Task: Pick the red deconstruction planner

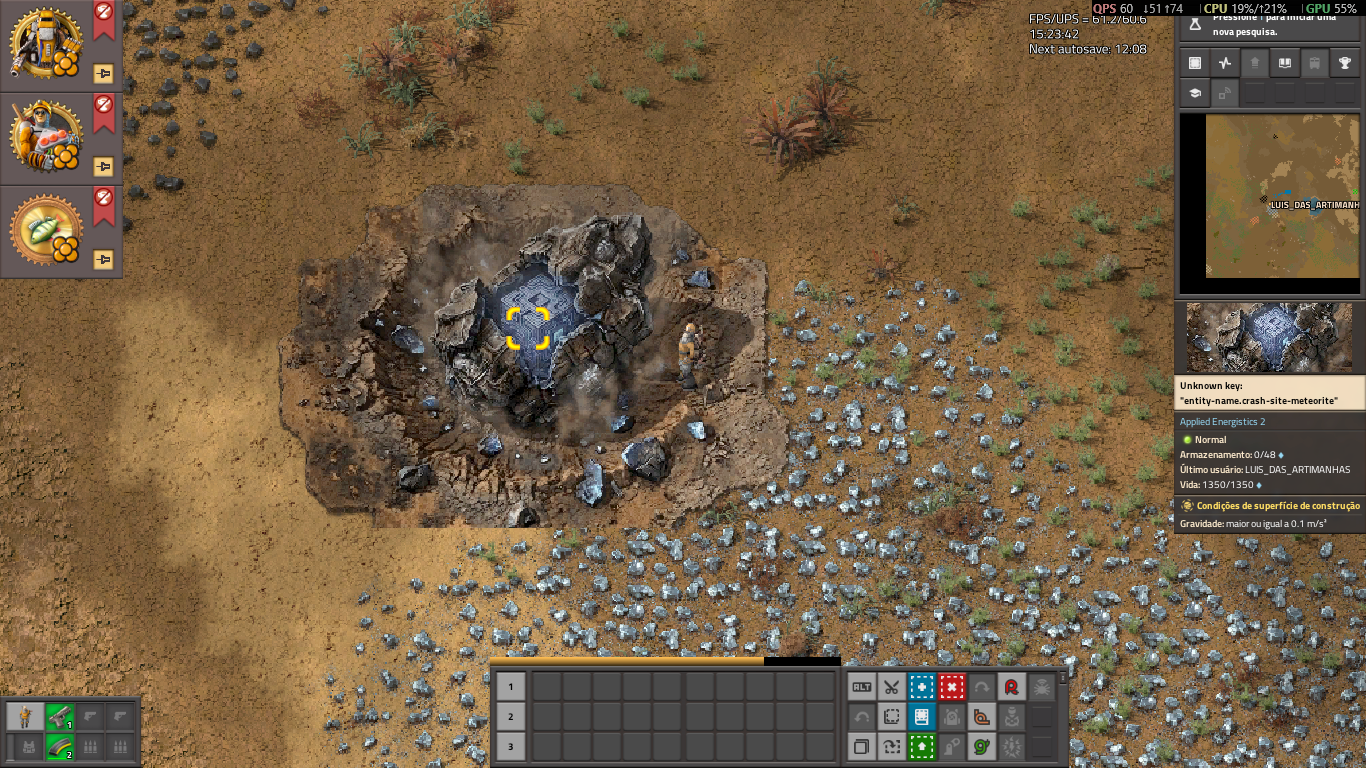Action: click(952, 687)
